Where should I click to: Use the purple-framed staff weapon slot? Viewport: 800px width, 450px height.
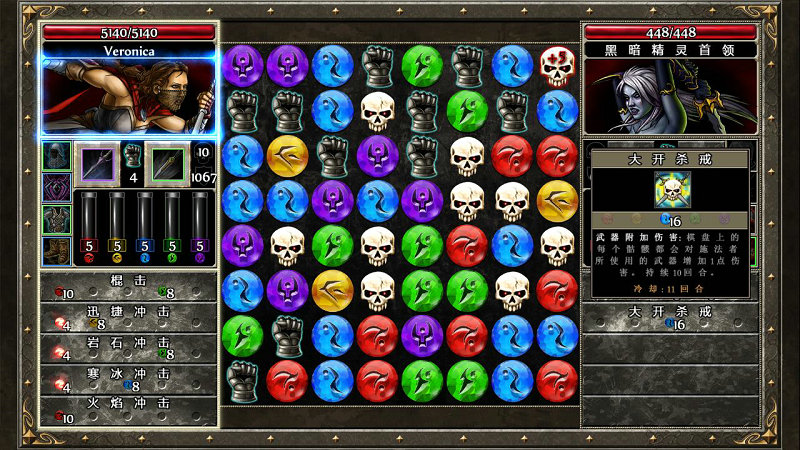(x=98, y=164)
